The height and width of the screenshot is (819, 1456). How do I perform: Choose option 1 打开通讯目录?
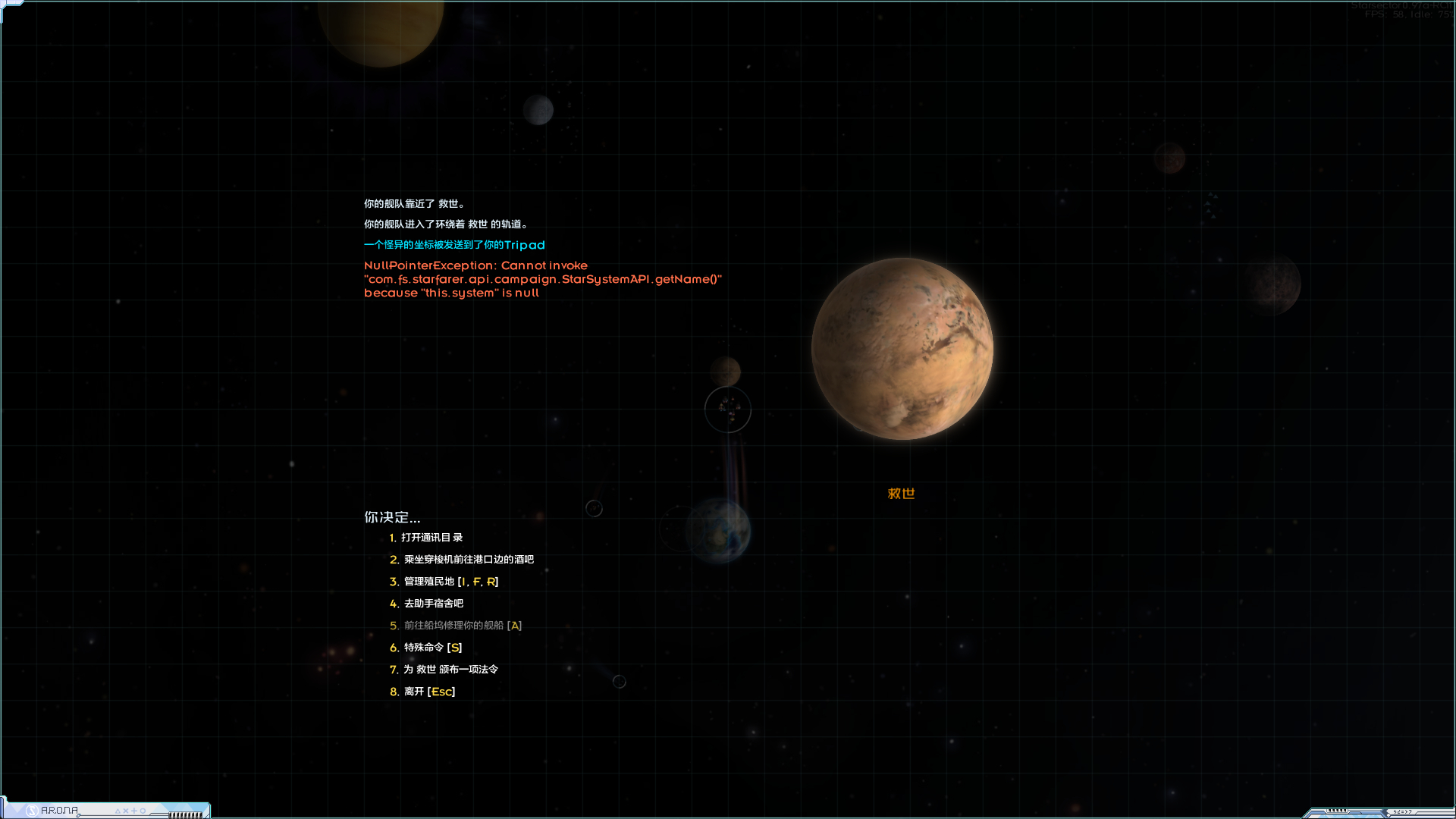(x=431, y=538)
